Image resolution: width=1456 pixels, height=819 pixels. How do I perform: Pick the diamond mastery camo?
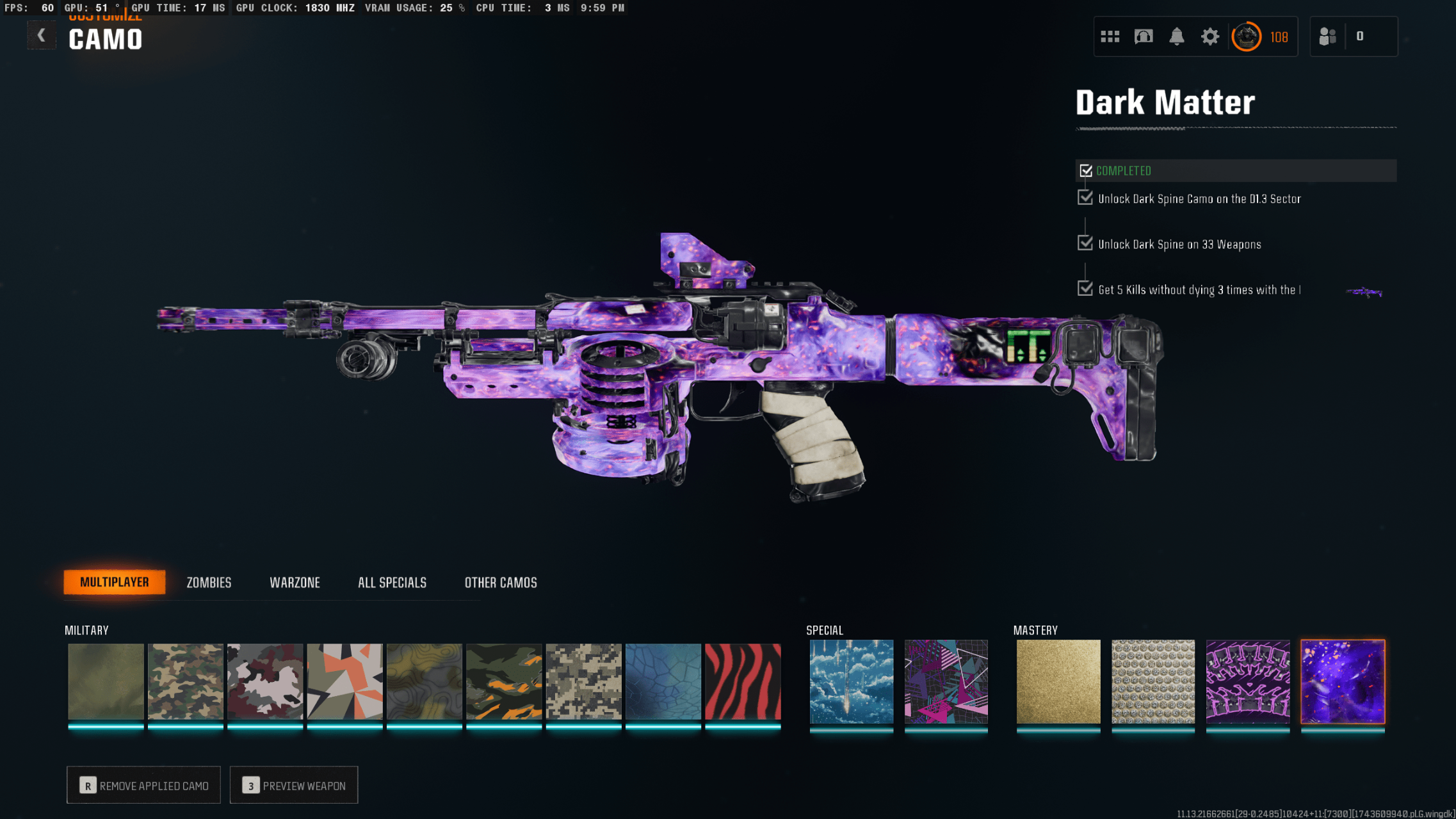(1153, 682)
